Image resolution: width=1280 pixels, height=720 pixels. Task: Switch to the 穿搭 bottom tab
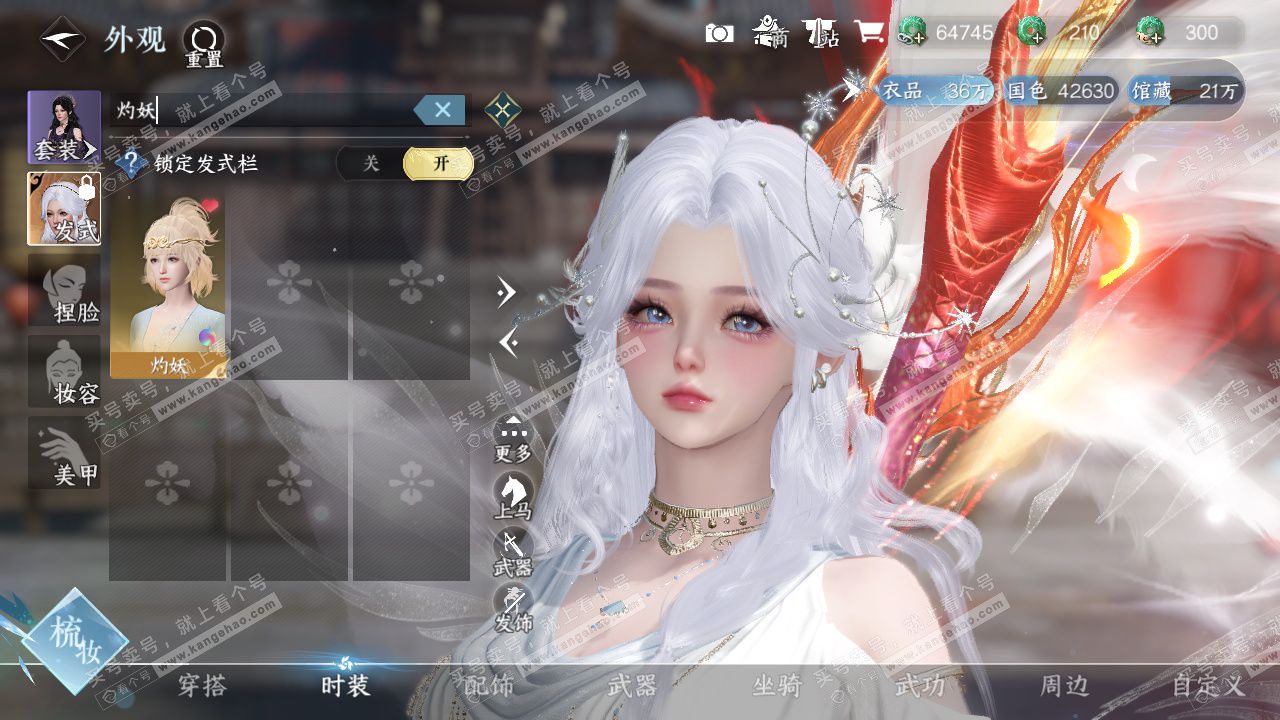202,686
